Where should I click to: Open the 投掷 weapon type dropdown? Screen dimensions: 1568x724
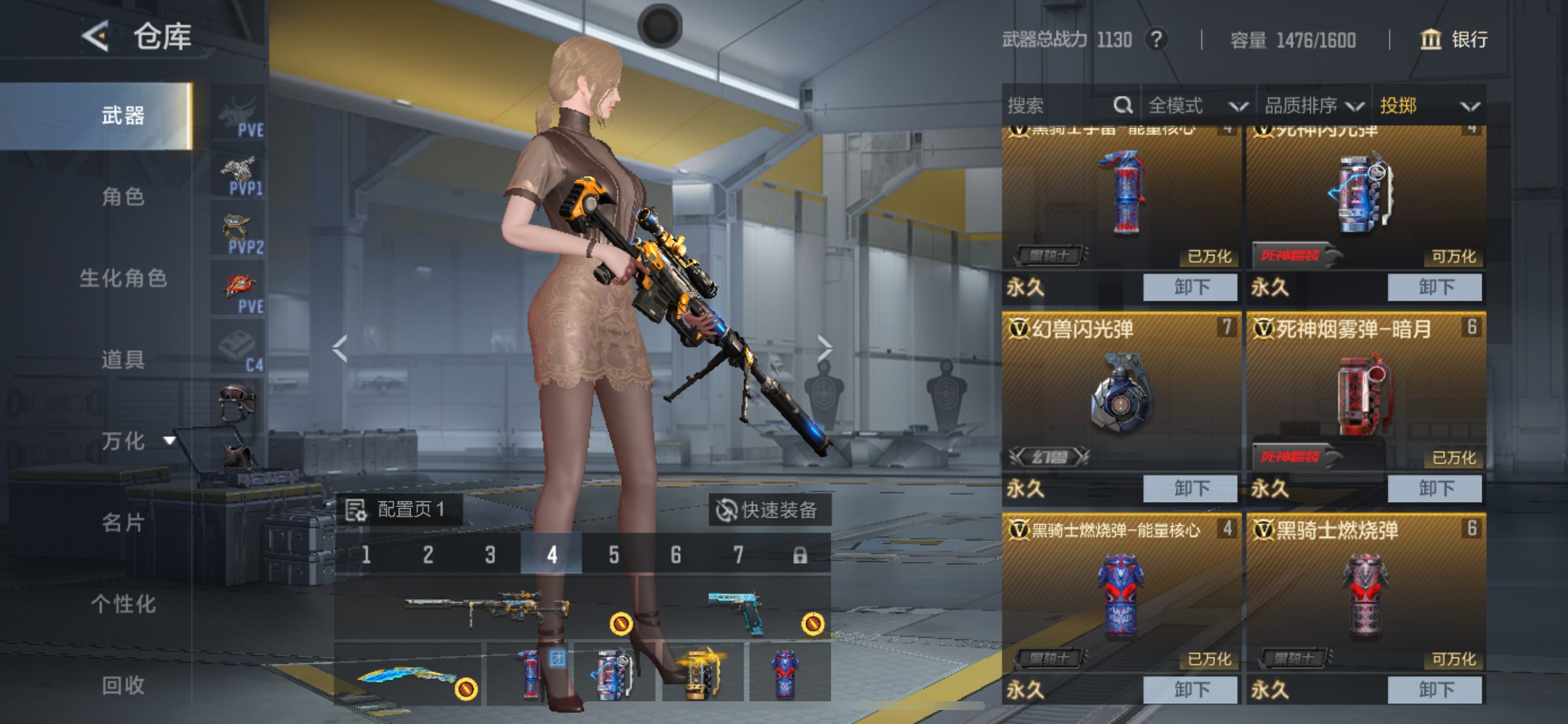(x=1428, y=106)
